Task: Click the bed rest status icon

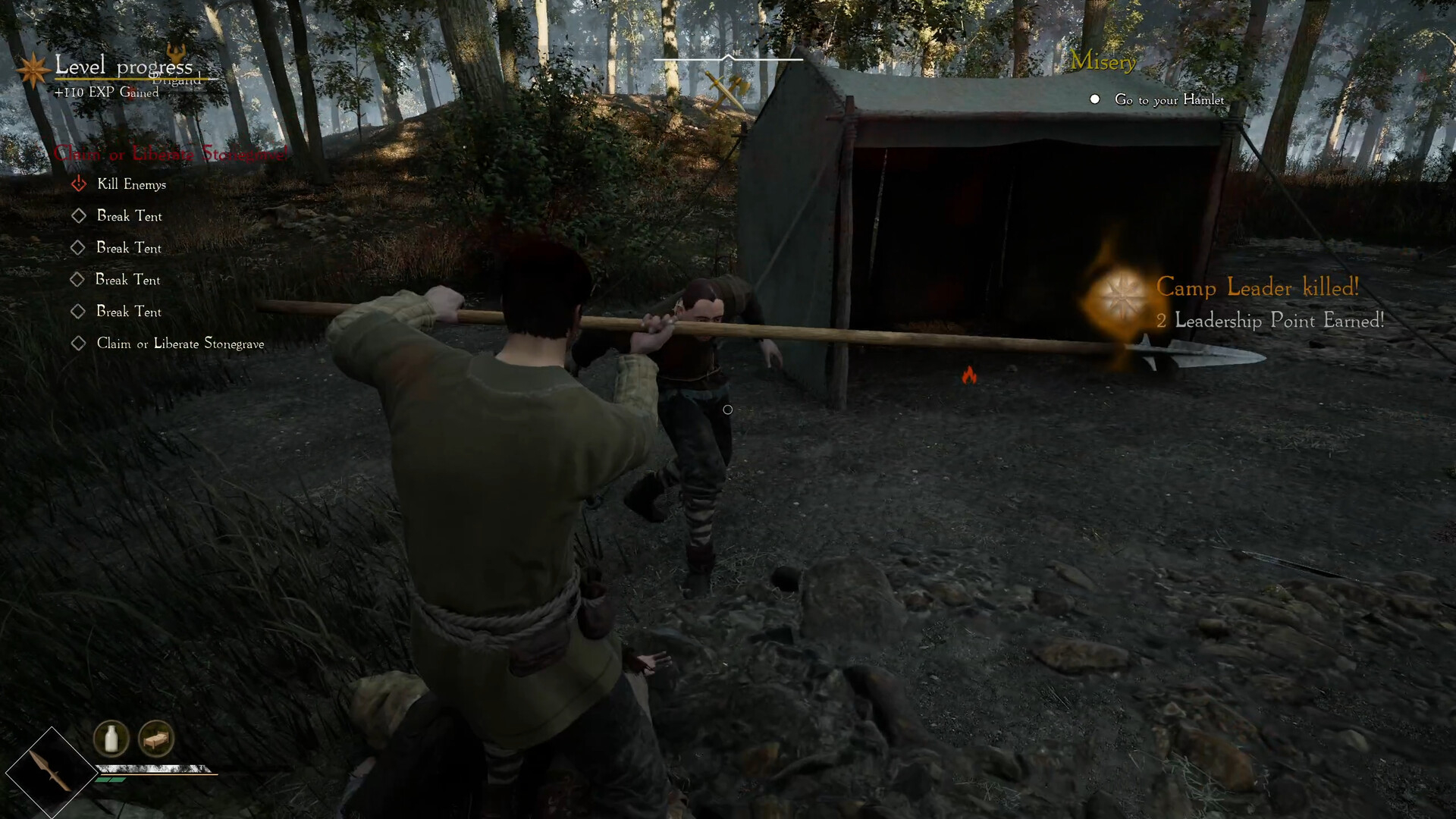Action: click(156, 738)
